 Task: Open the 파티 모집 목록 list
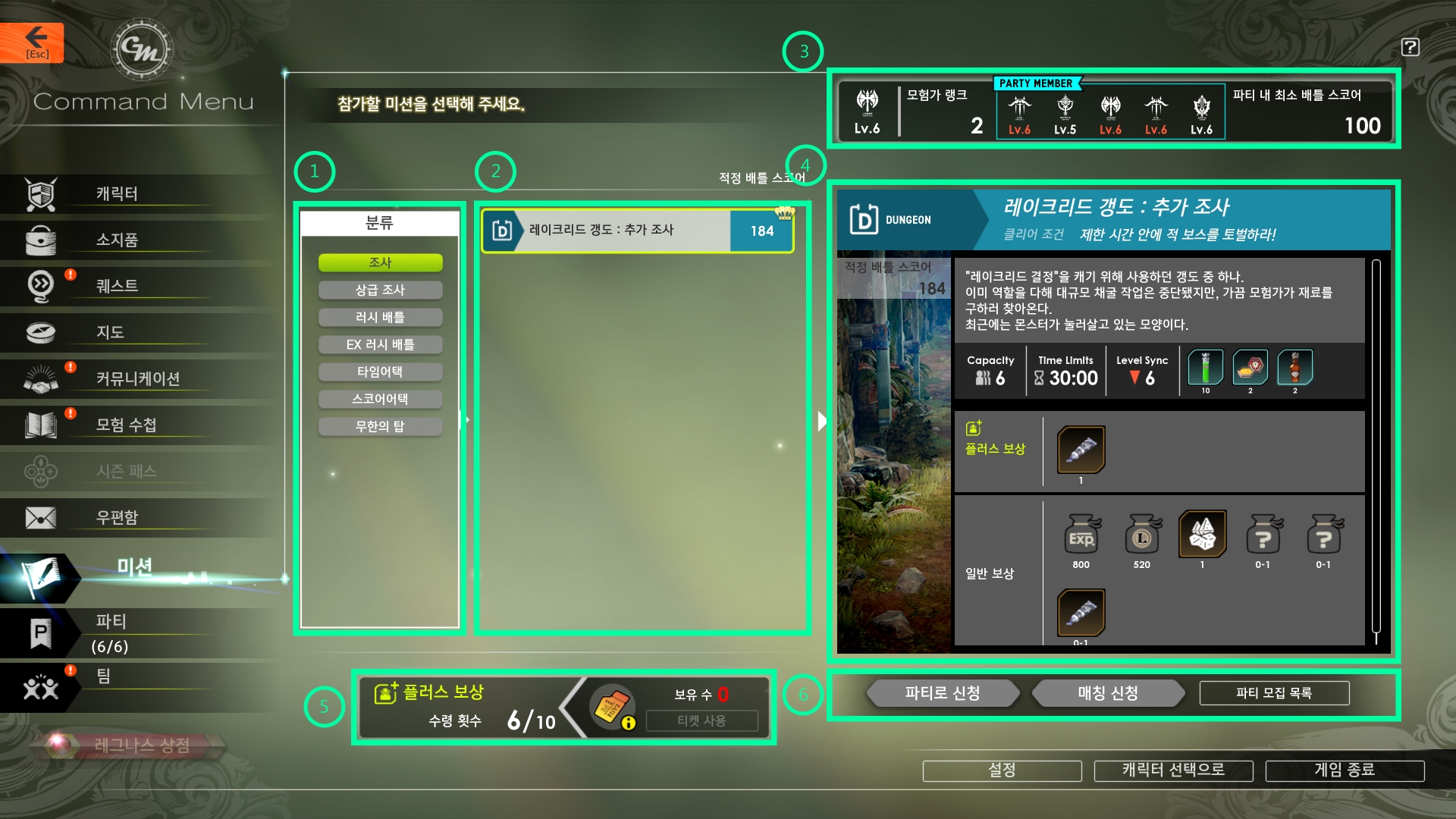tap(1274, 693)
